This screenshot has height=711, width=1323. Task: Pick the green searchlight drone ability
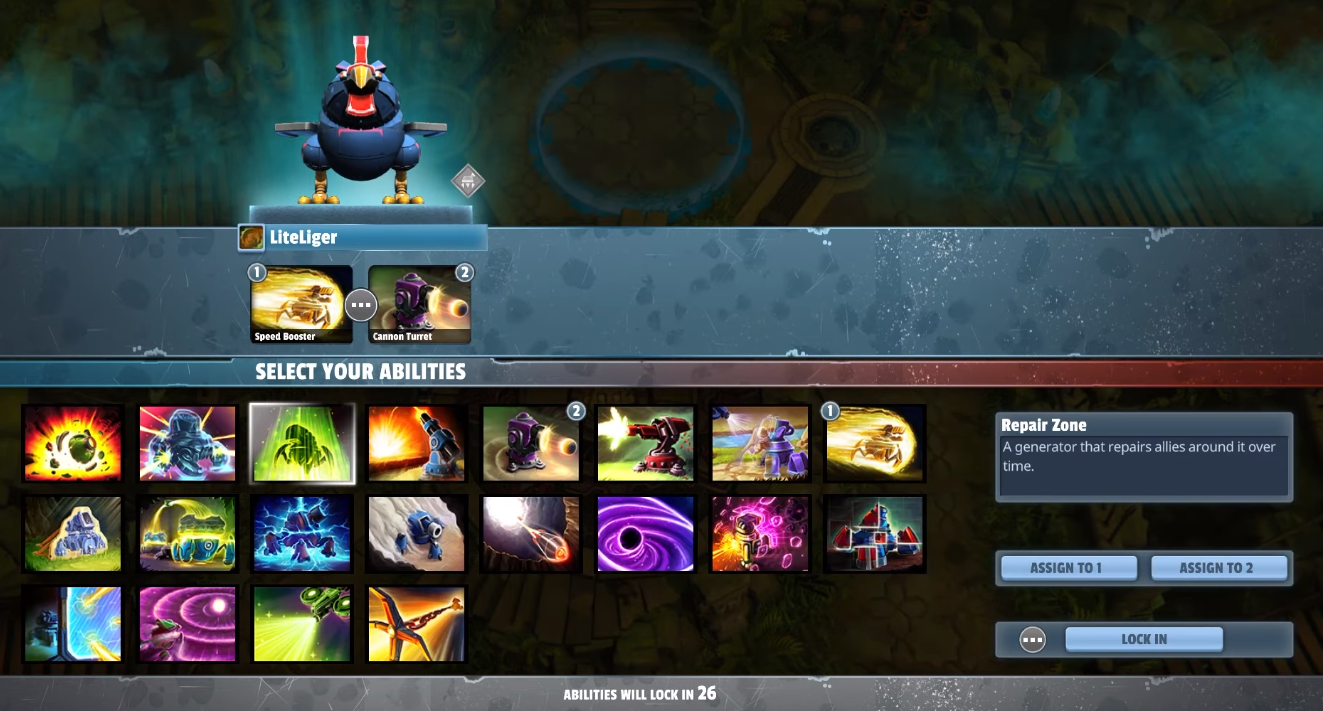tap(302, 624)
